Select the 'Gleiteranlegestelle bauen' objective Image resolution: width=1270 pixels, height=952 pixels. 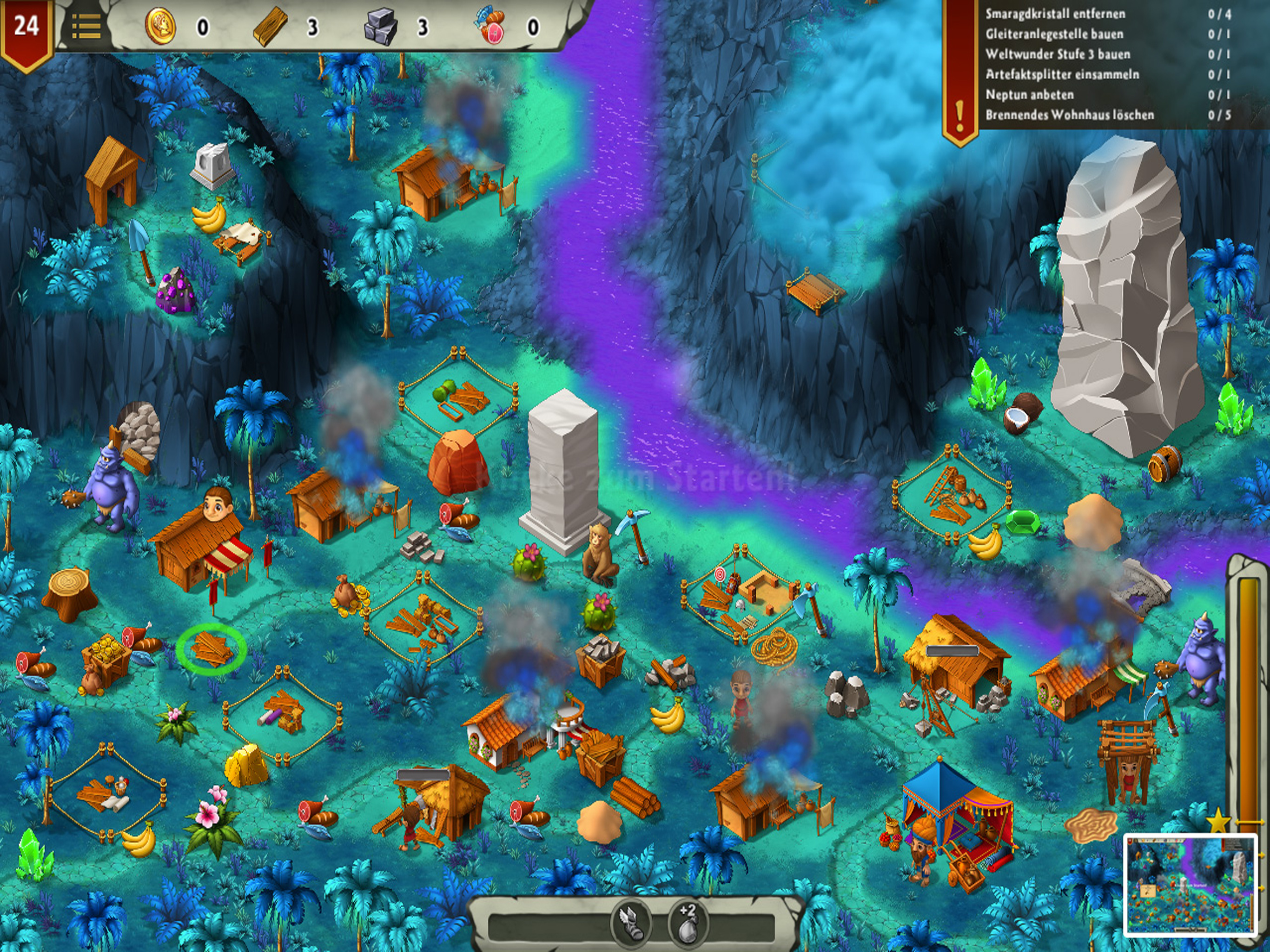coord(1054,34)
